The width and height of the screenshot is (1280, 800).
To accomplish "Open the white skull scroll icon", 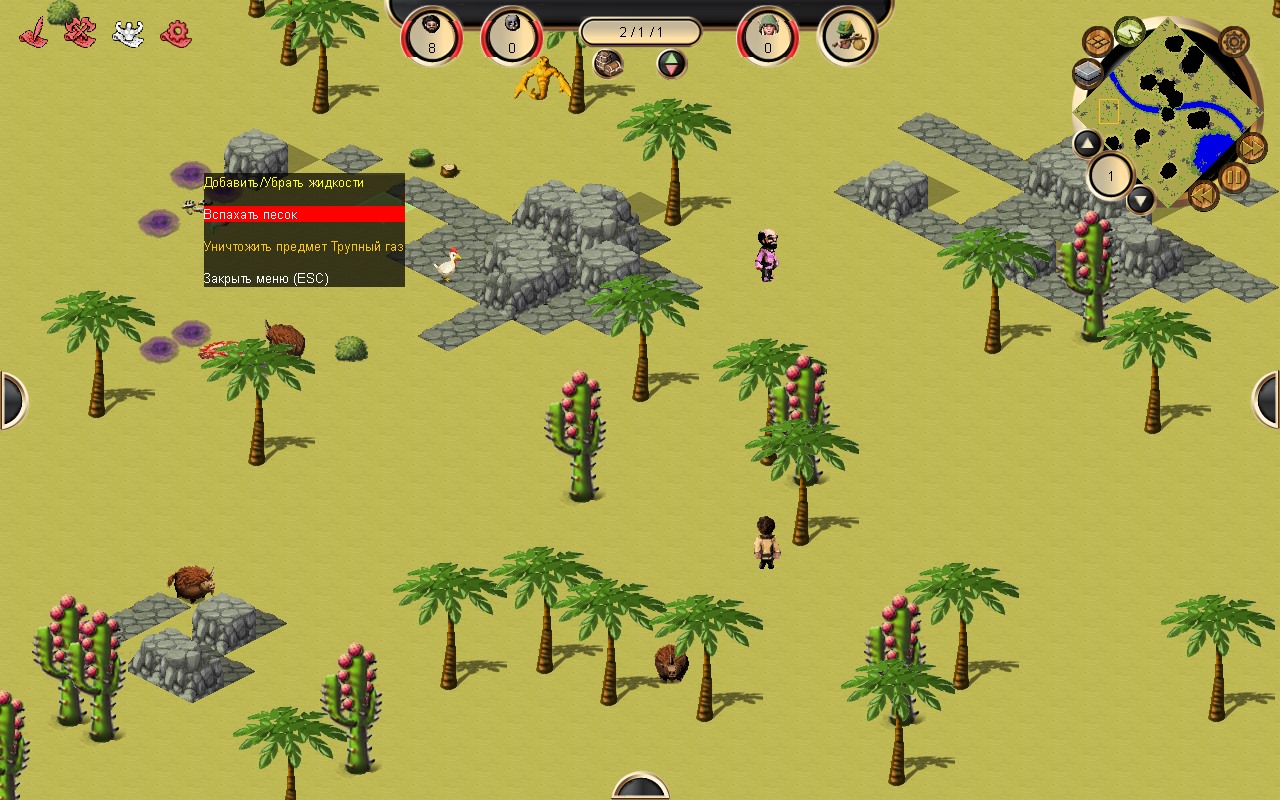I will 128,34.
